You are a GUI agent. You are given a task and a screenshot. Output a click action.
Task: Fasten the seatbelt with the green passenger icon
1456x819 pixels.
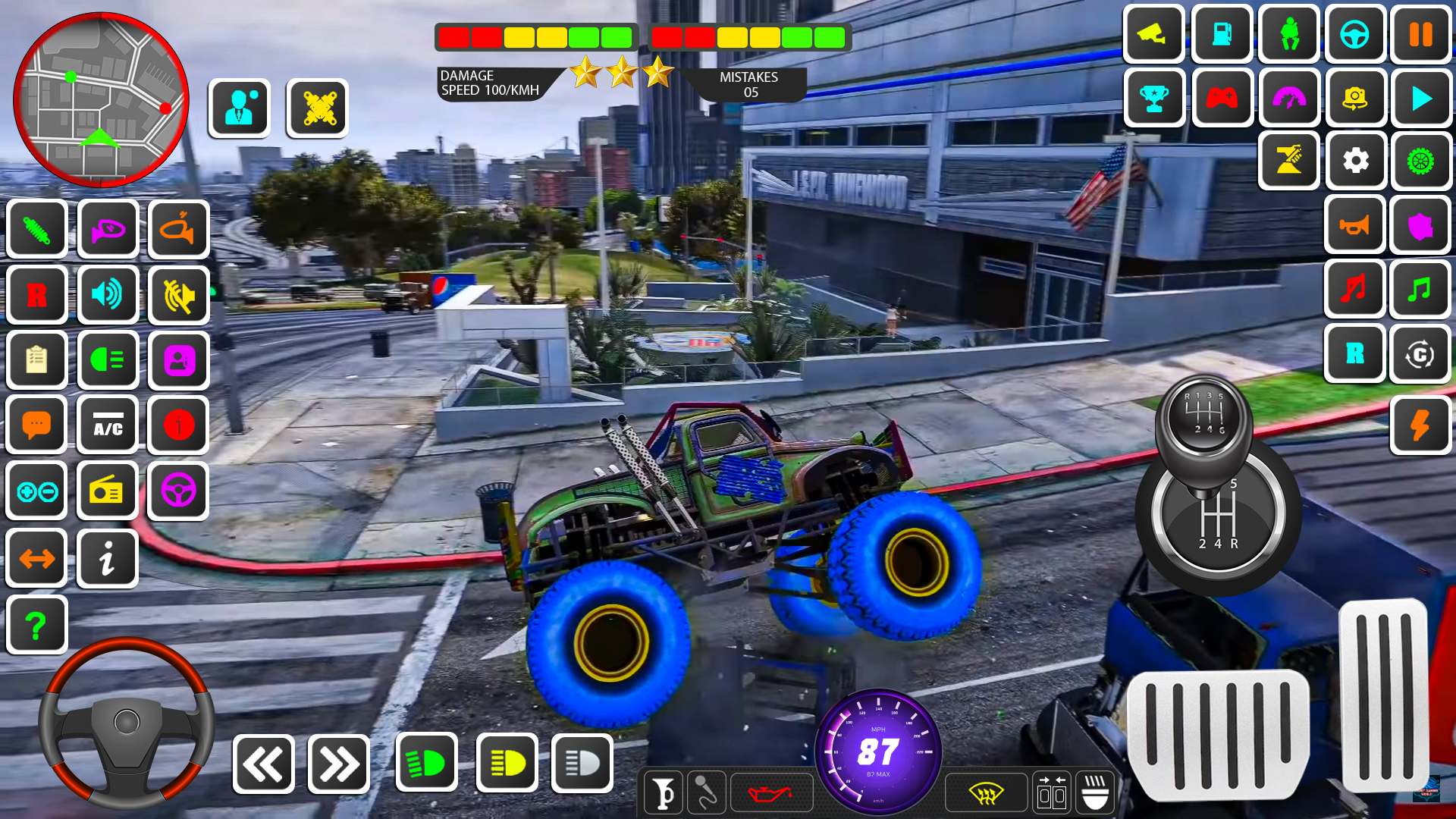tap(1288, 34)
